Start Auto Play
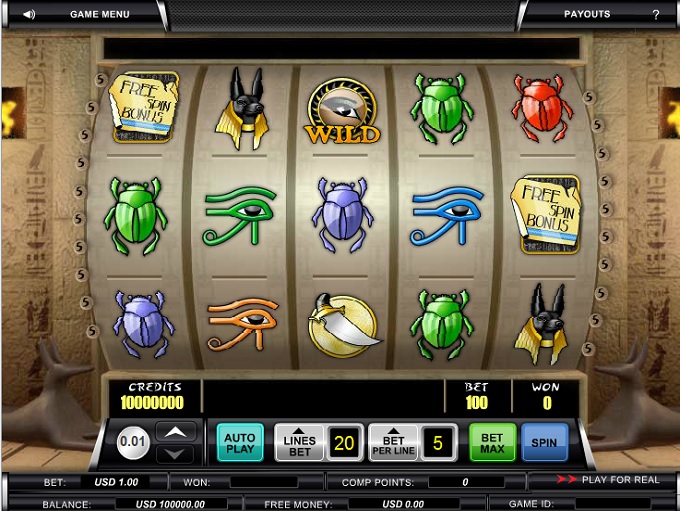The width and height of the screenshot is (680, 511). (x=239, y=441)
